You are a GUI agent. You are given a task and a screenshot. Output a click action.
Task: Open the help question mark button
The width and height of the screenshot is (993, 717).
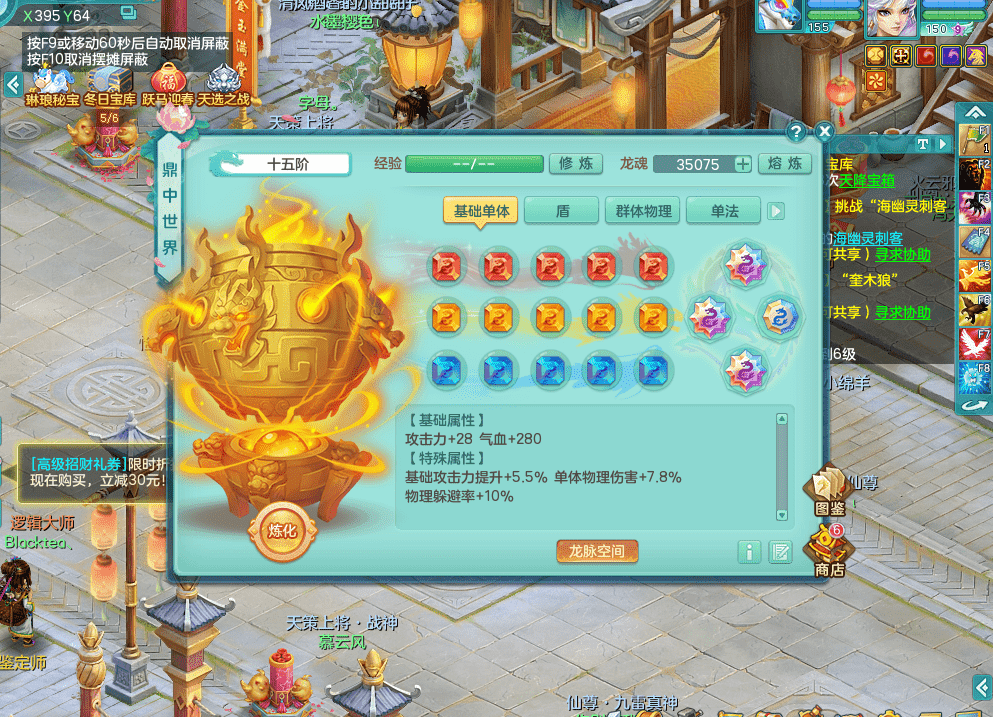click(796, 131)
